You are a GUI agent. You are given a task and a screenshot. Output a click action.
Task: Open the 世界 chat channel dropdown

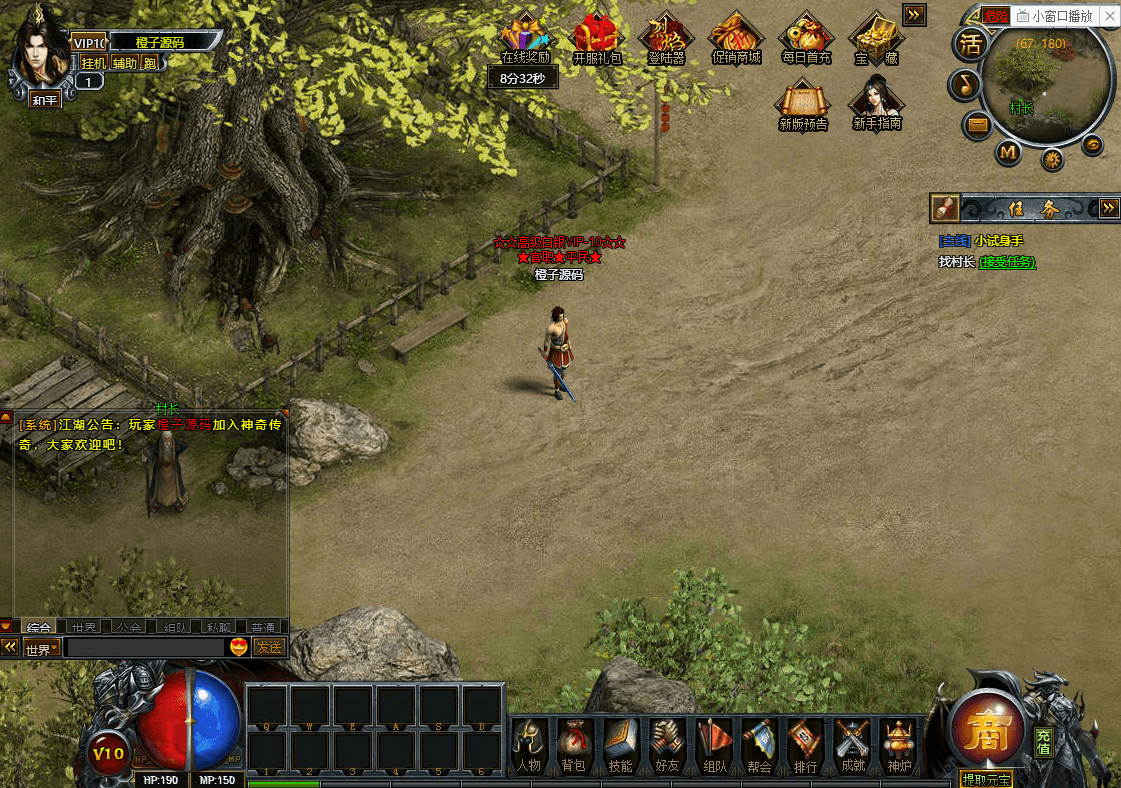(42, 648)
